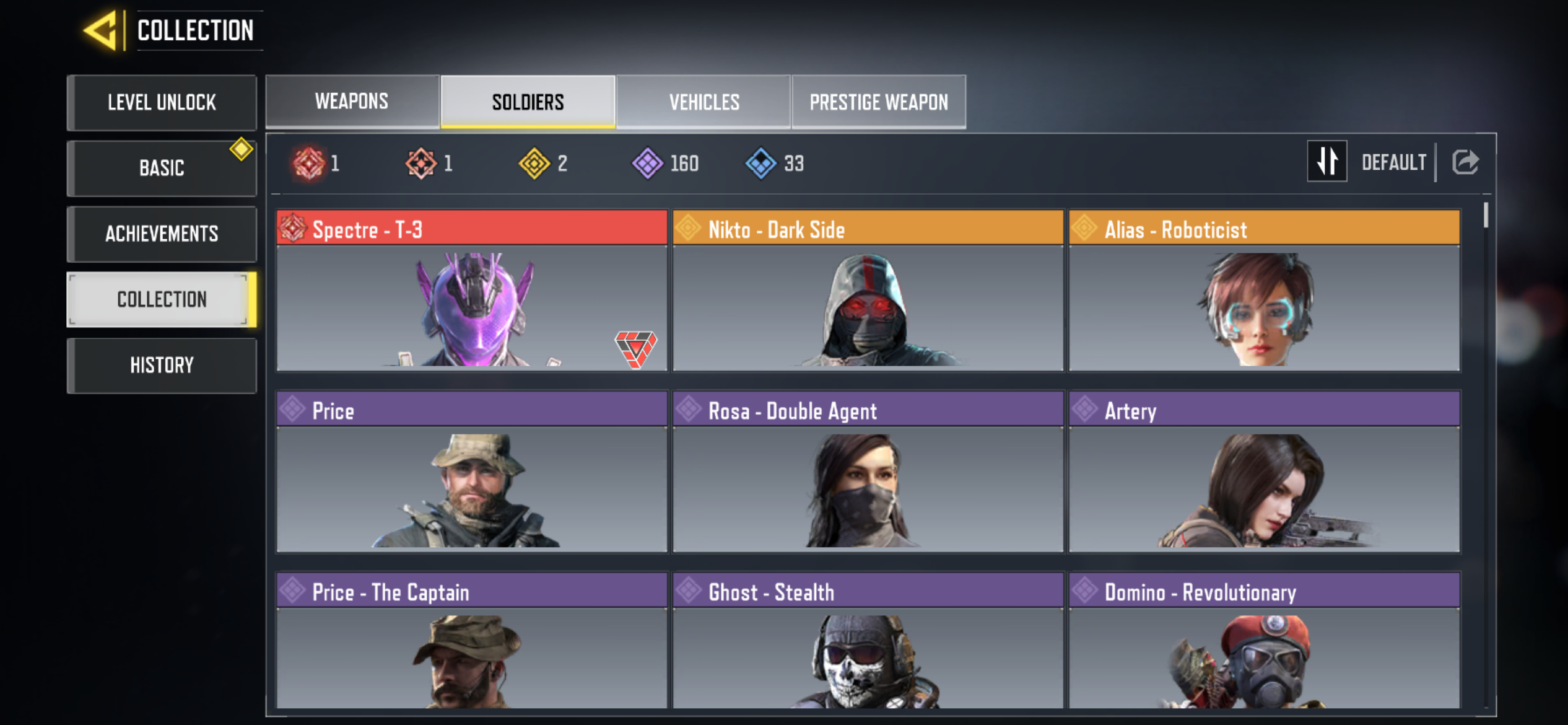Image resolution: width=1568 pixels, height=725 pixels.
Task: Open the Prestige Weapon tab
Action: 879,102
